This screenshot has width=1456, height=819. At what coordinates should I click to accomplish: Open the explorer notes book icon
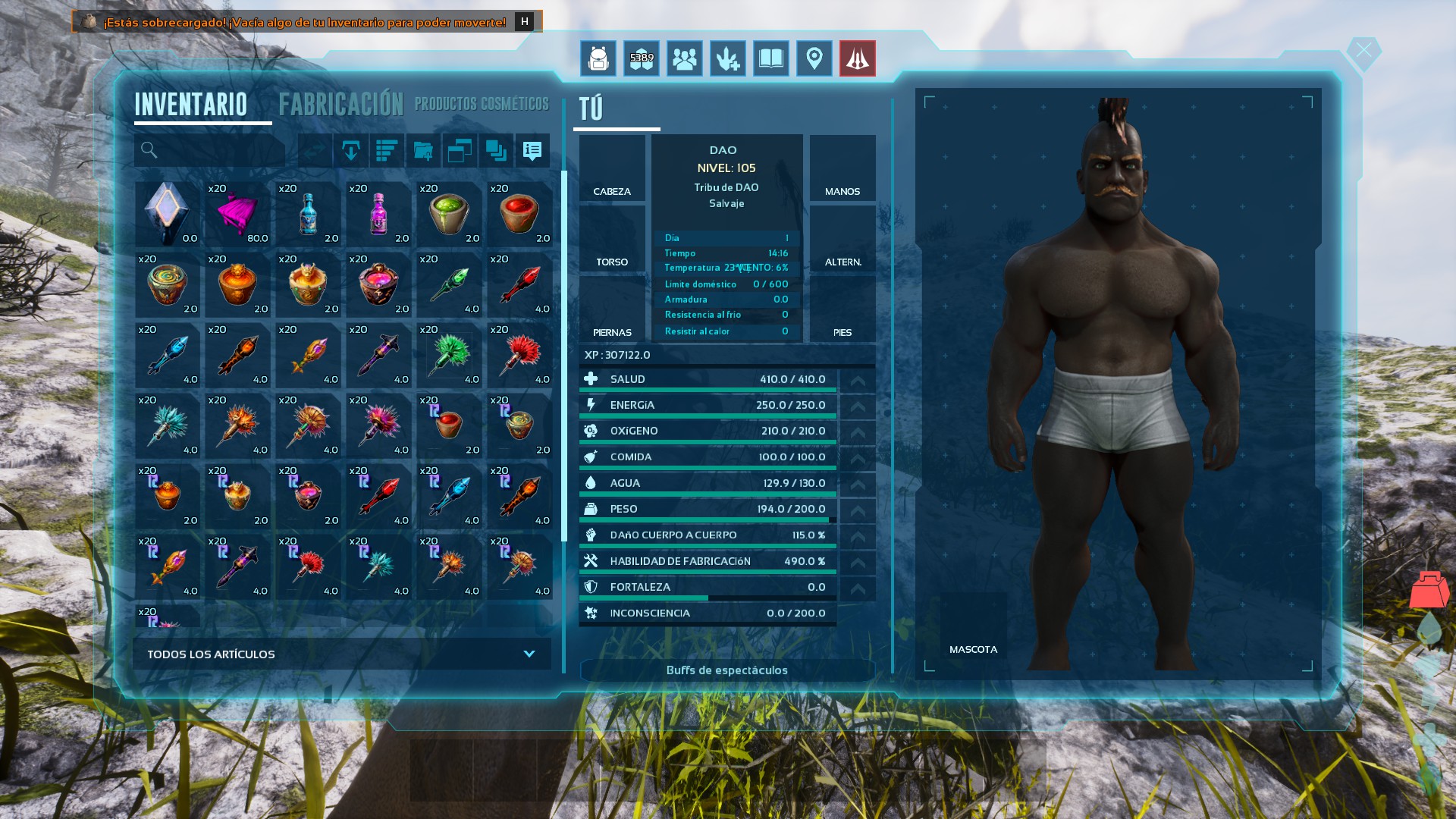[770, 58]
